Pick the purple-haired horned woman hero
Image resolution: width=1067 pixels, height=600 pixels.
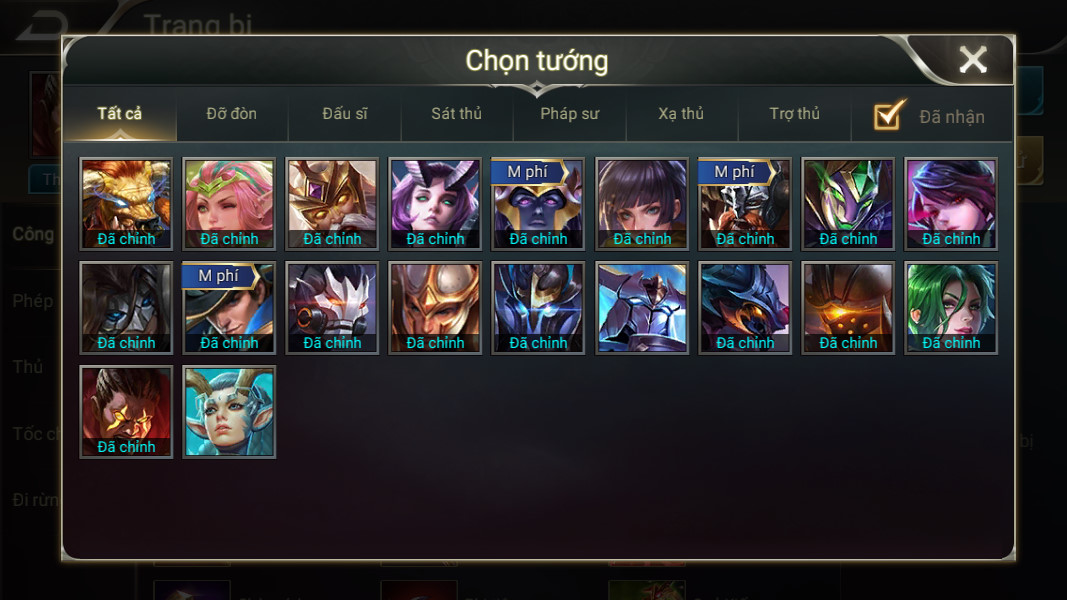435,203
